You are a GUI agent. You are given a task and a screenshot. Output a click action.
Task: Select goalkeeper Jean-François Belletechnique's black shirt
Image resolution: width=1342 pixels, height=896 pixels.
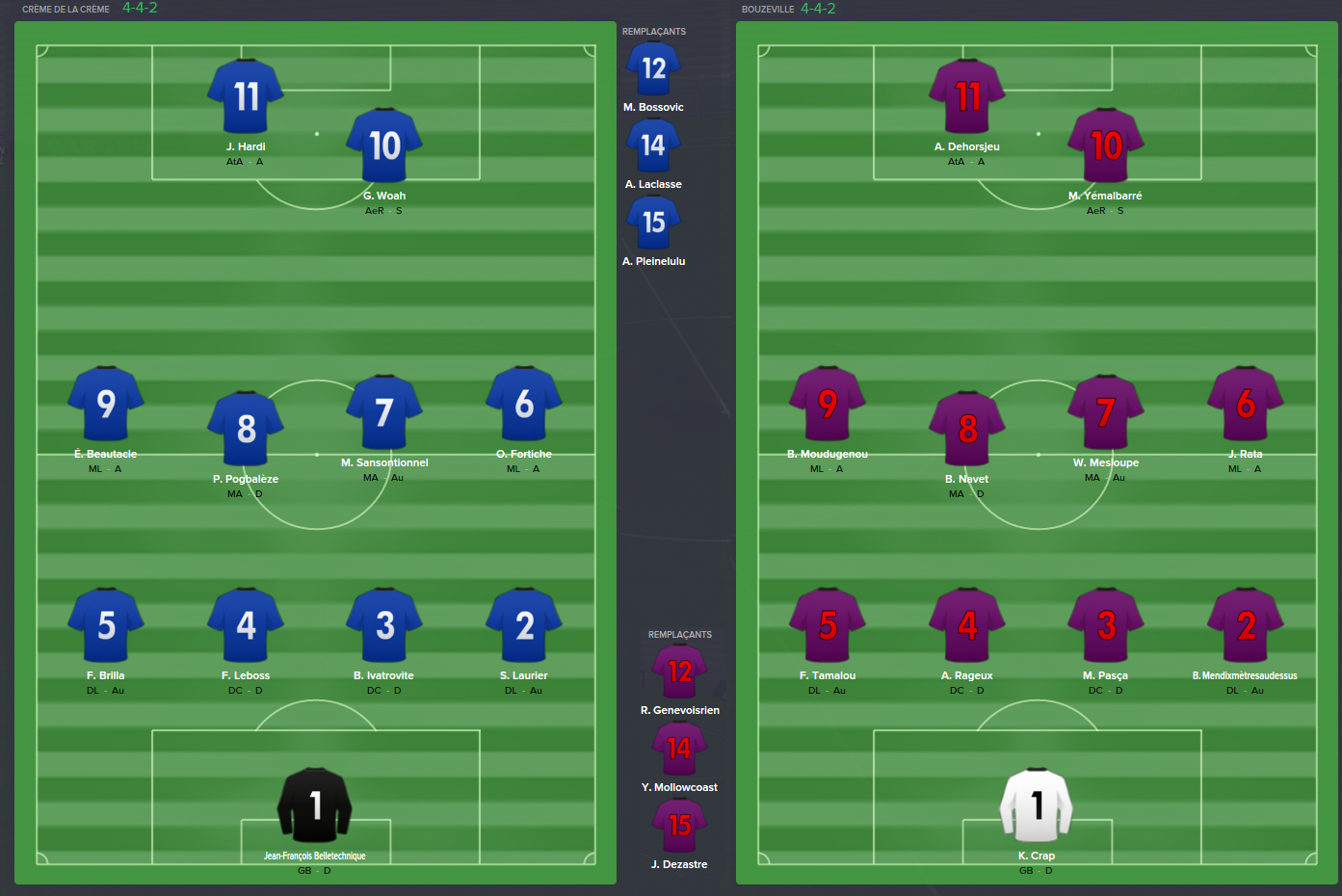pos(314,805)
